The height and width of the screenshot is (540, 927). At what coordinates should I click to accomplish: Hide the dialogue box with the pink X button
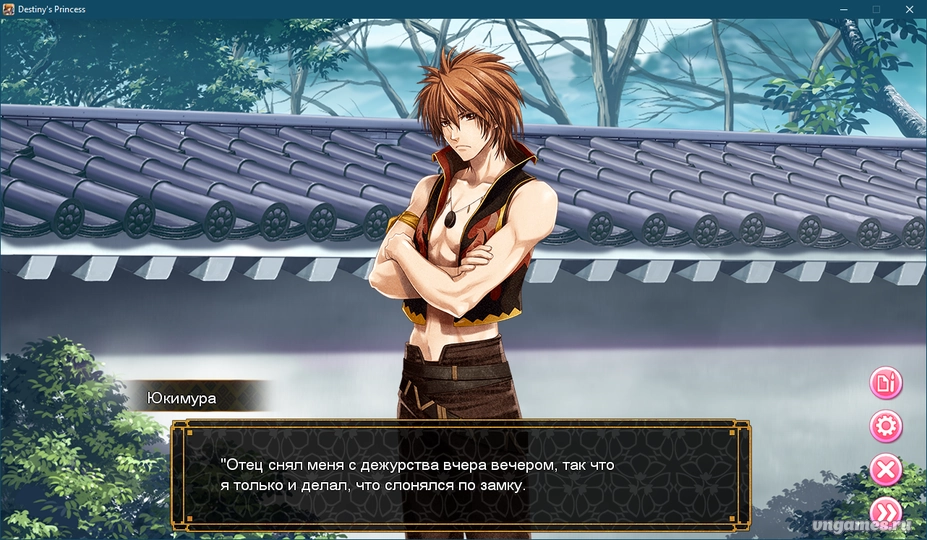tap(886, 470)
